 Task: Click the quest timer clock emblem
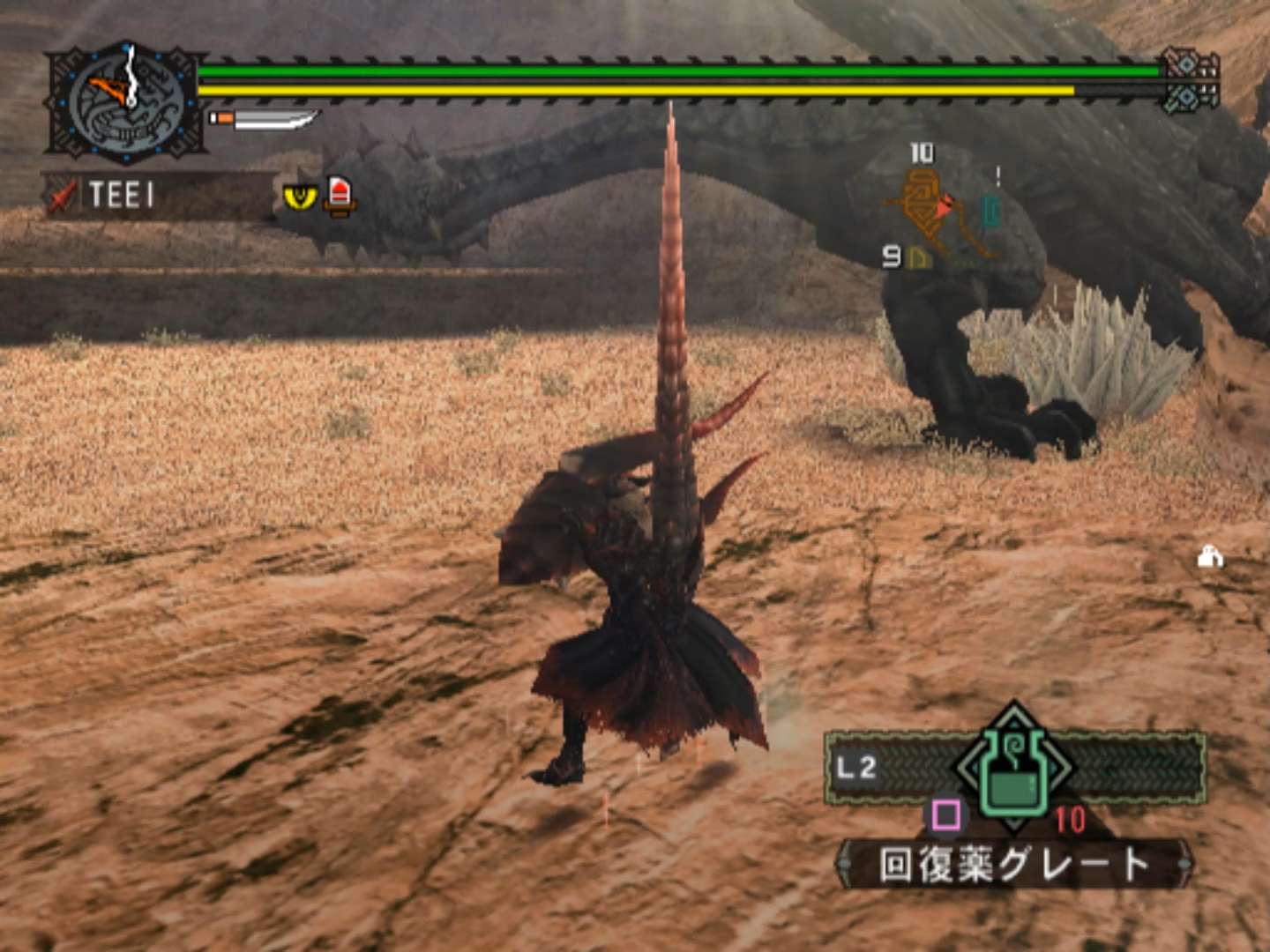point(128,104)
